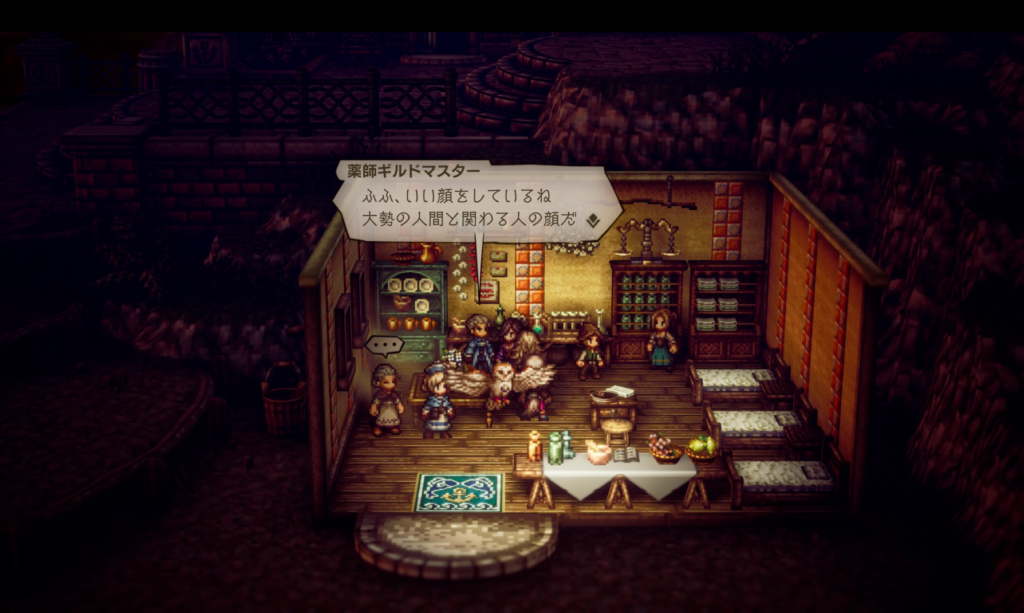Click the dialogue continue diamond indicator
Viewport: 1024px width, 613px height.
pos(592,221)
